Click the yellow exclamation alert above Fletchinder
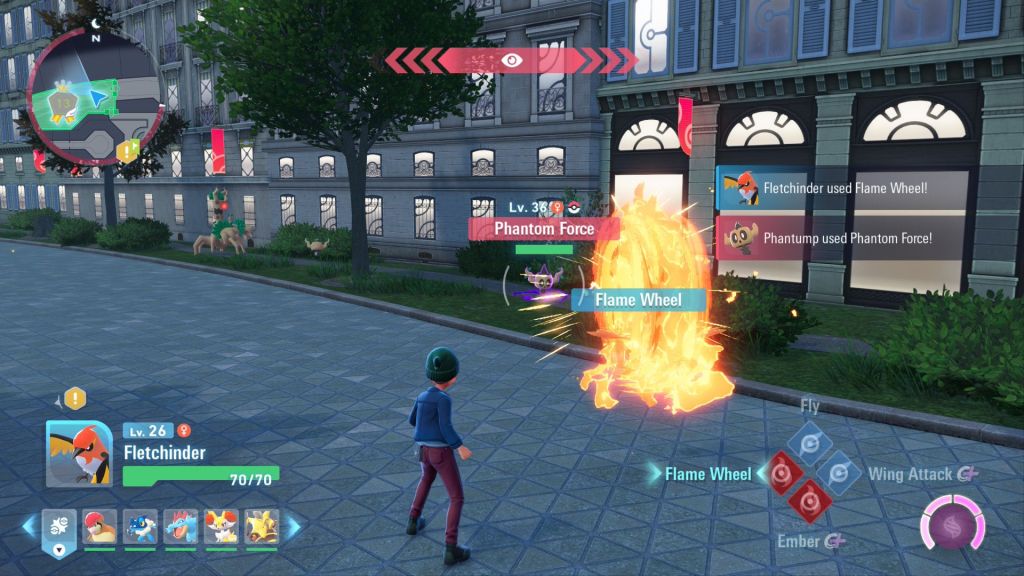The image size is (1024, 576). 76,399
